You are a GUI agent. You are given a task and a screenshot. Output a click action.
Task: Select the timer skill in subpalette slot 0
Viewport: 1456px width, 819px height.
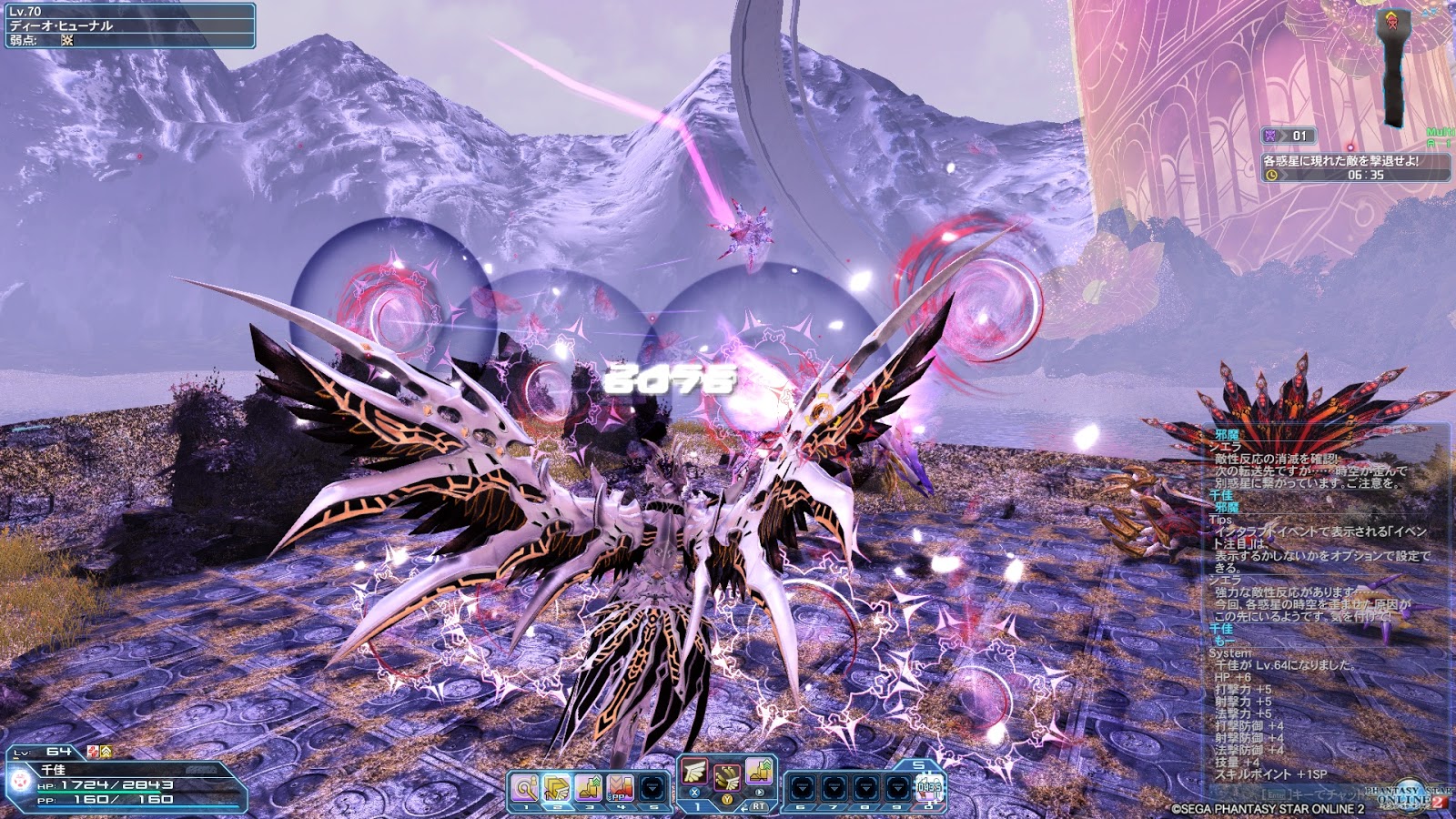pos(929,787)
